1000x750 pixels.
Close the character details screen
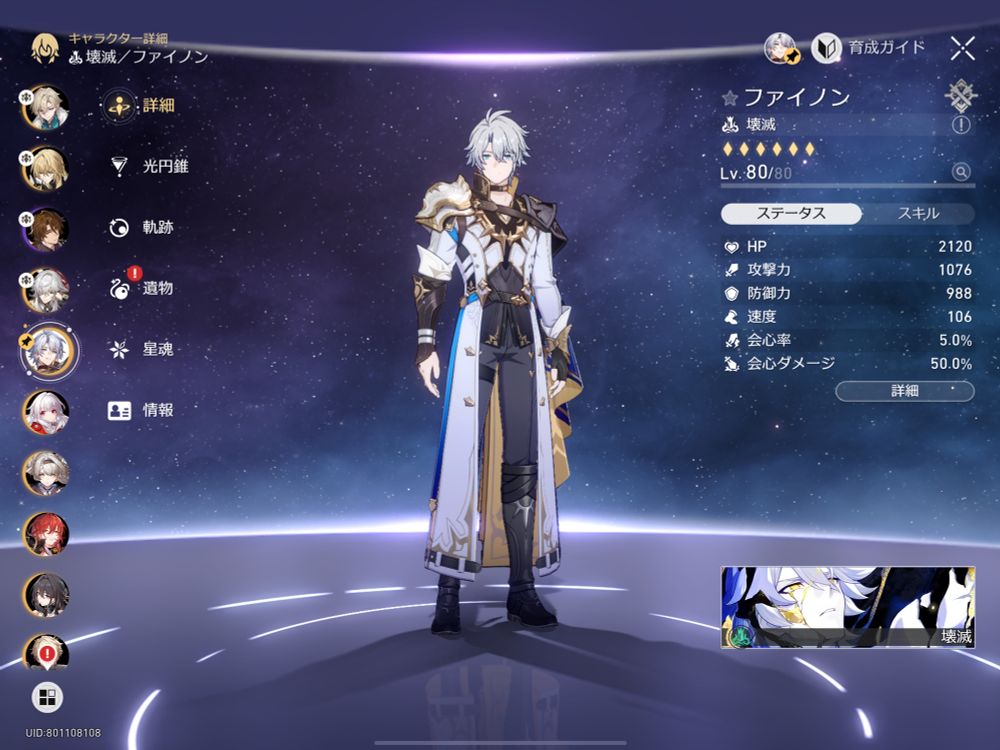click(962, 47)
